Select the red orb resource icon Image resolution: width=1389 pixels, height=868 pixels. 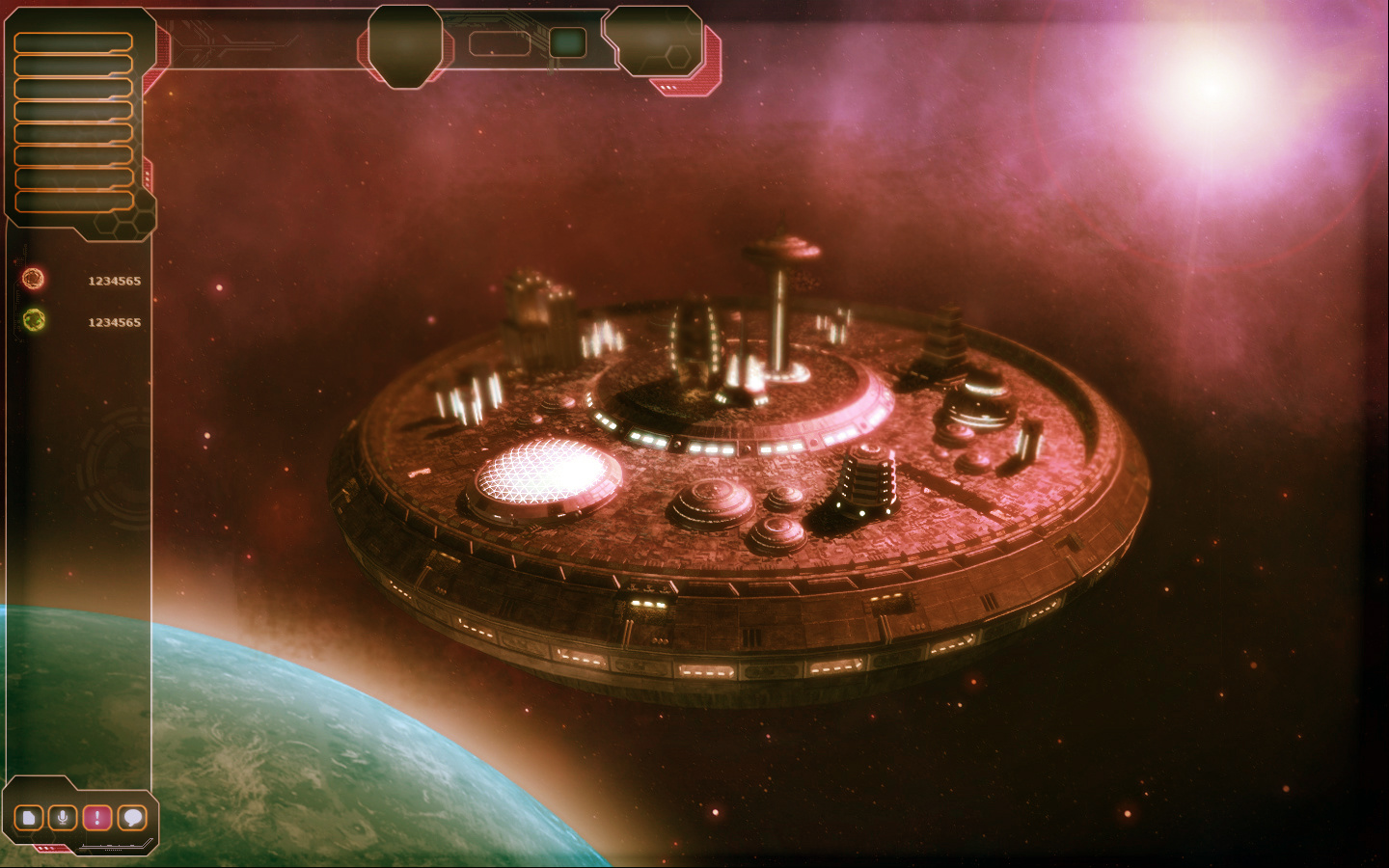[x=33, y=280]
